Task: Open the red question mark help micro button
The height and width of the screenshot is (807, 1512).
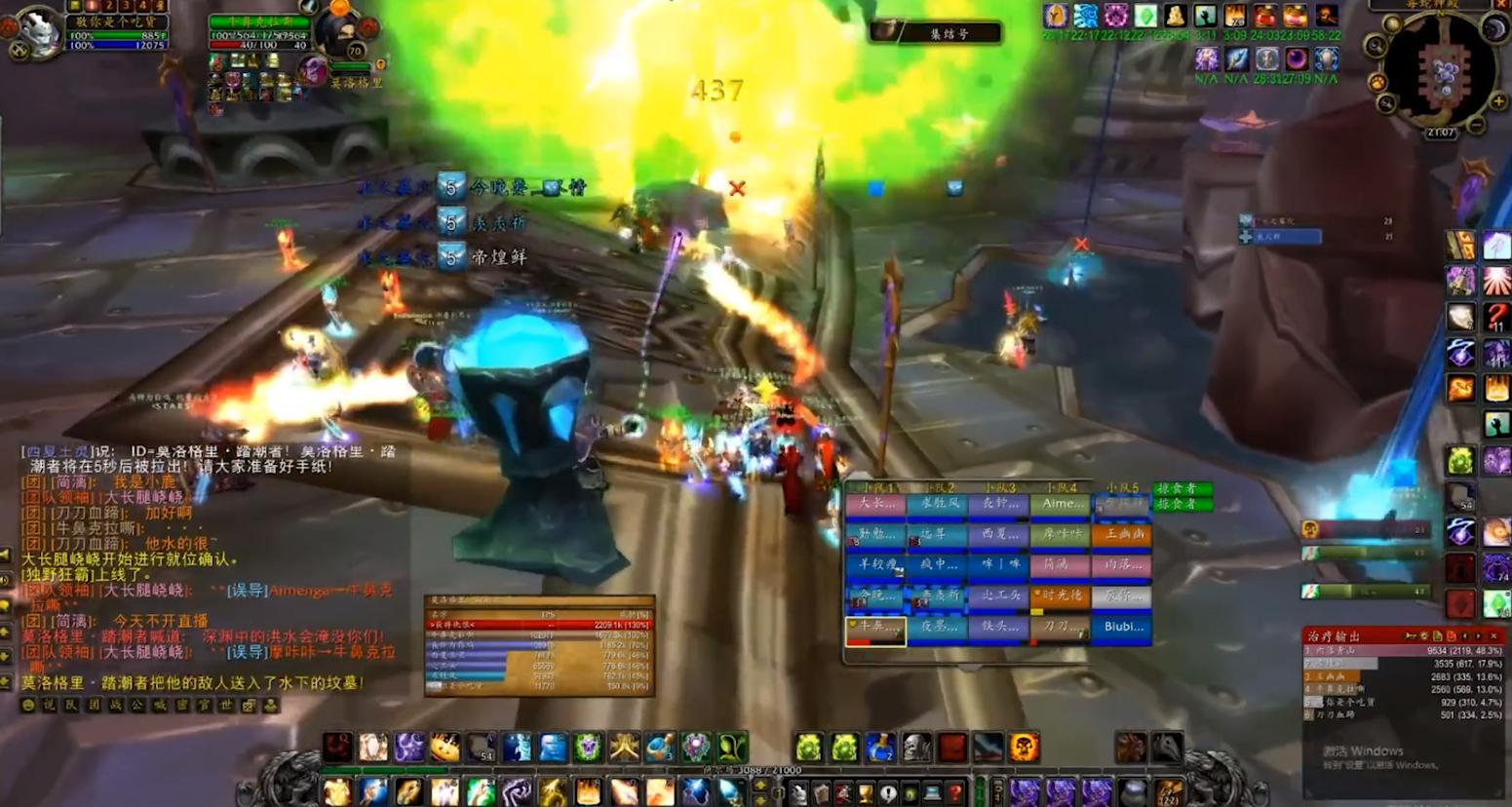Action: tap(954, 792)
